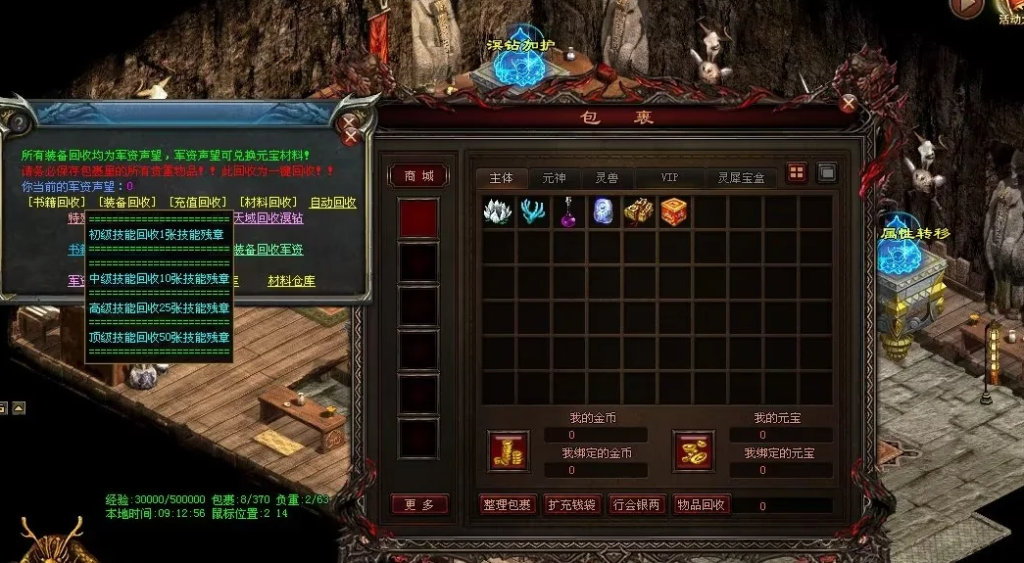The width and height of the screenshot is (1024, 563).
Task: Choose the blue rune stone item
Action: 603,211
